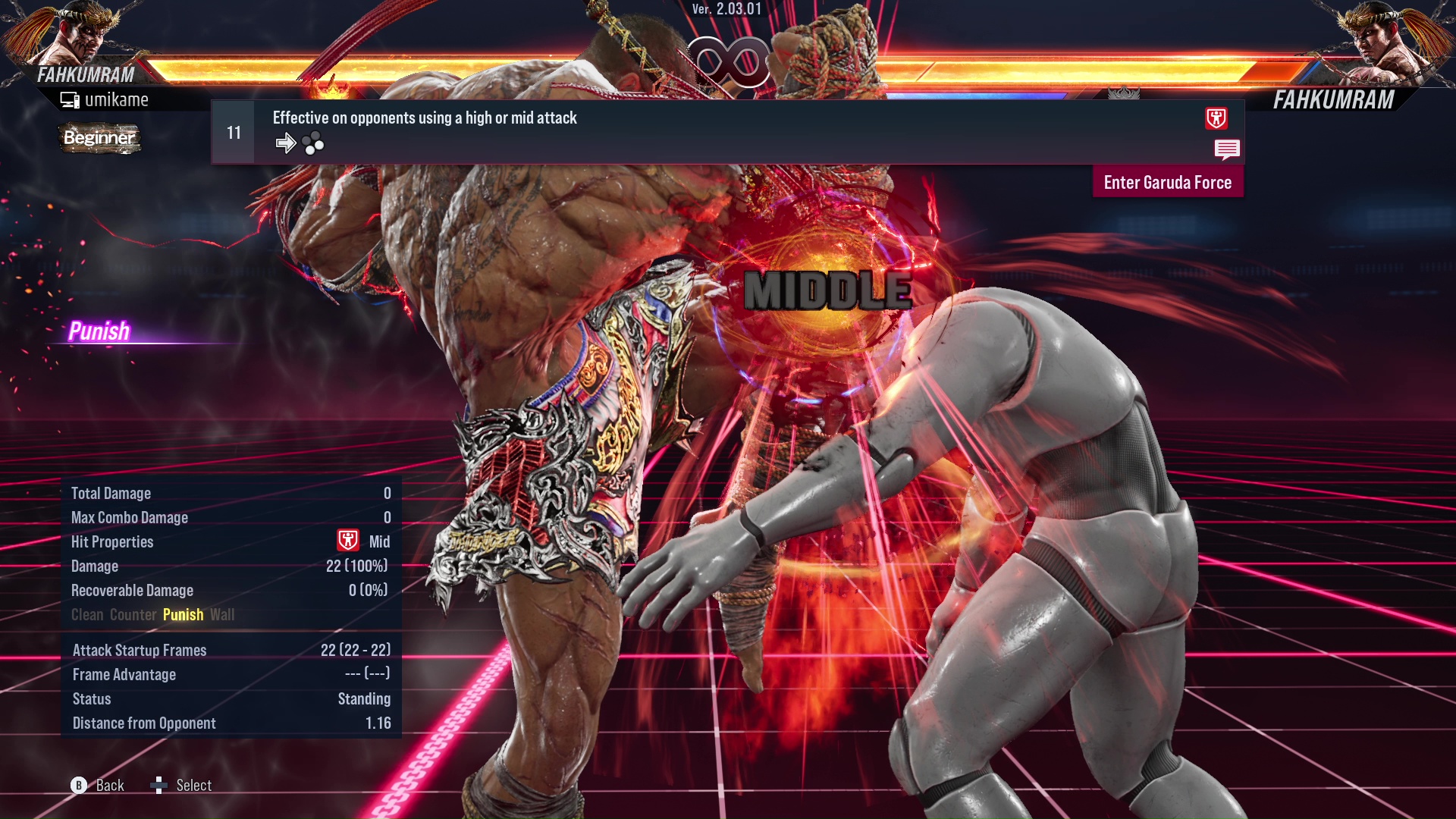Screen dimensions: 1456x819
Task: Open the speech bubble note icon
Action: point(1226,149)
